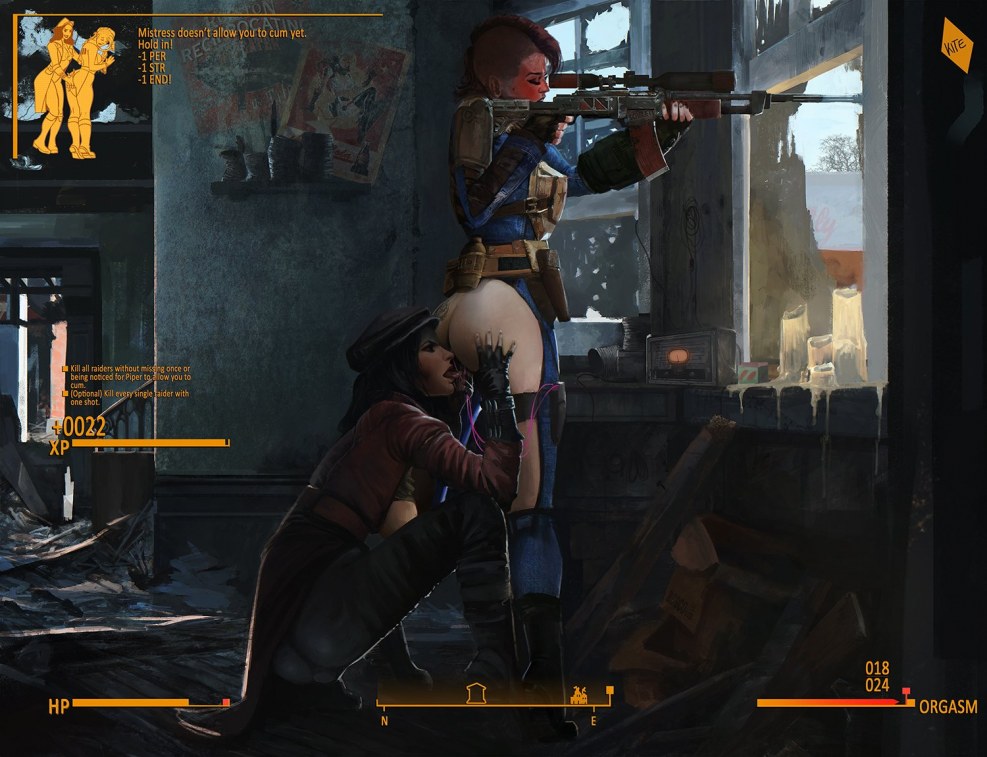The height and width of the screenshot is (757, 987).
Task: Click the status effect figure icon
Action: tap(72, 87)
